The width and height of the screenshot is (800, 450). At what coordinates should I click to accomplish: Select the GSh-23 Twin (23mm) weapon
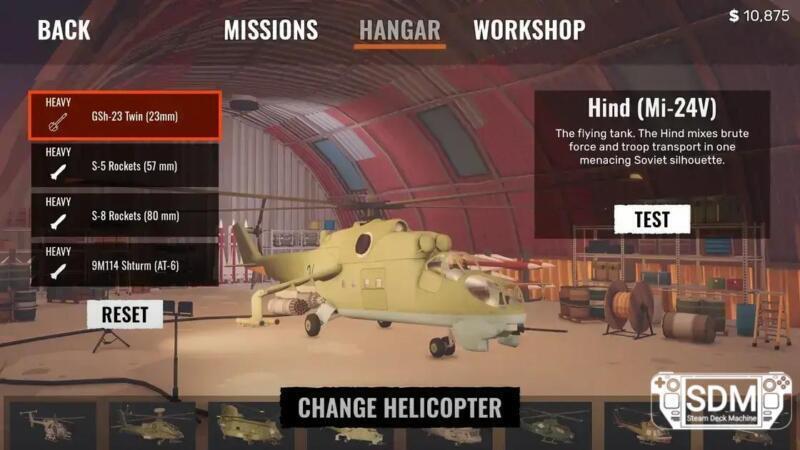[125, 116]
